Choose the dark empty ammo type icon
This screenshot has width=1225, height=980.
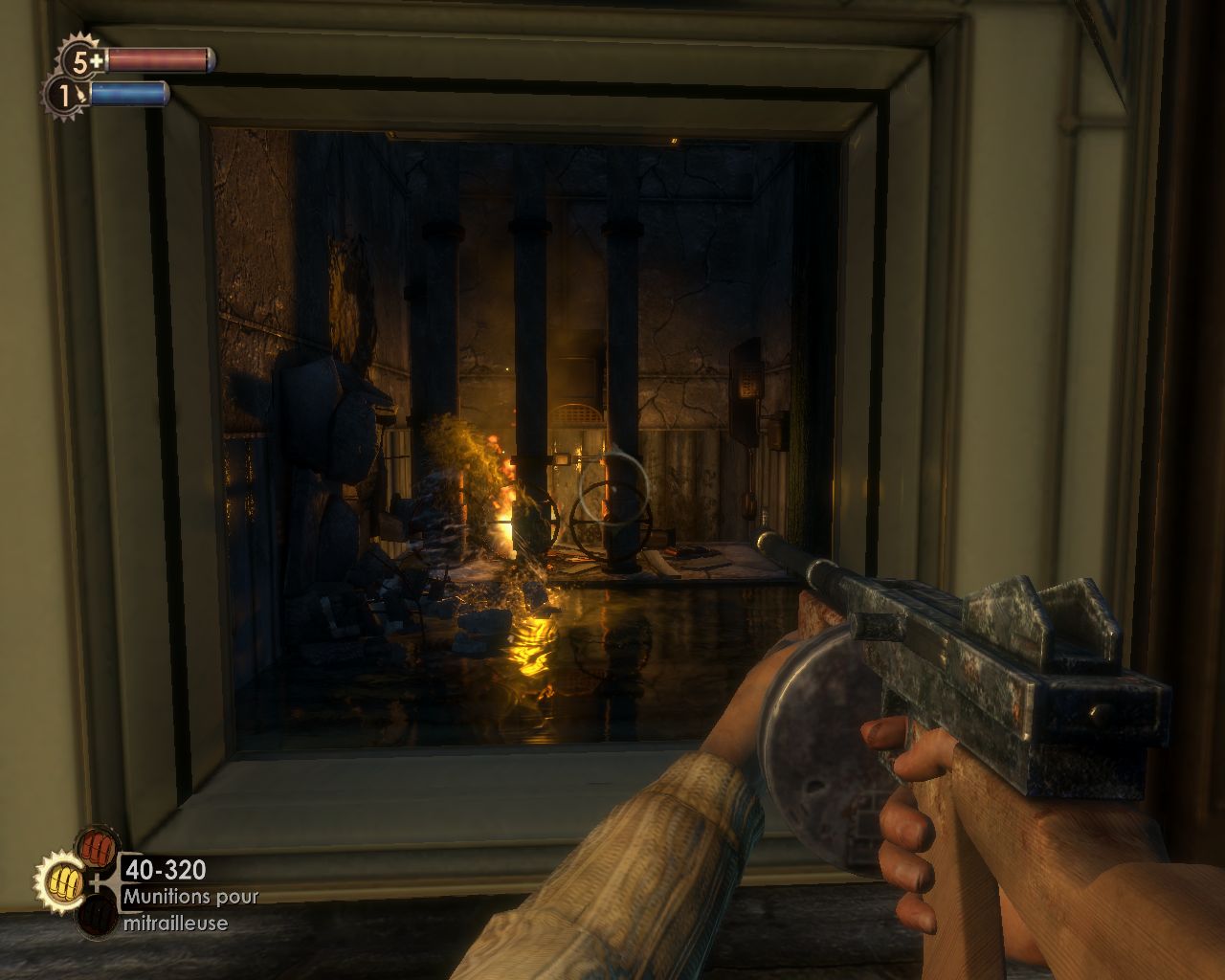tap(96, 913)
